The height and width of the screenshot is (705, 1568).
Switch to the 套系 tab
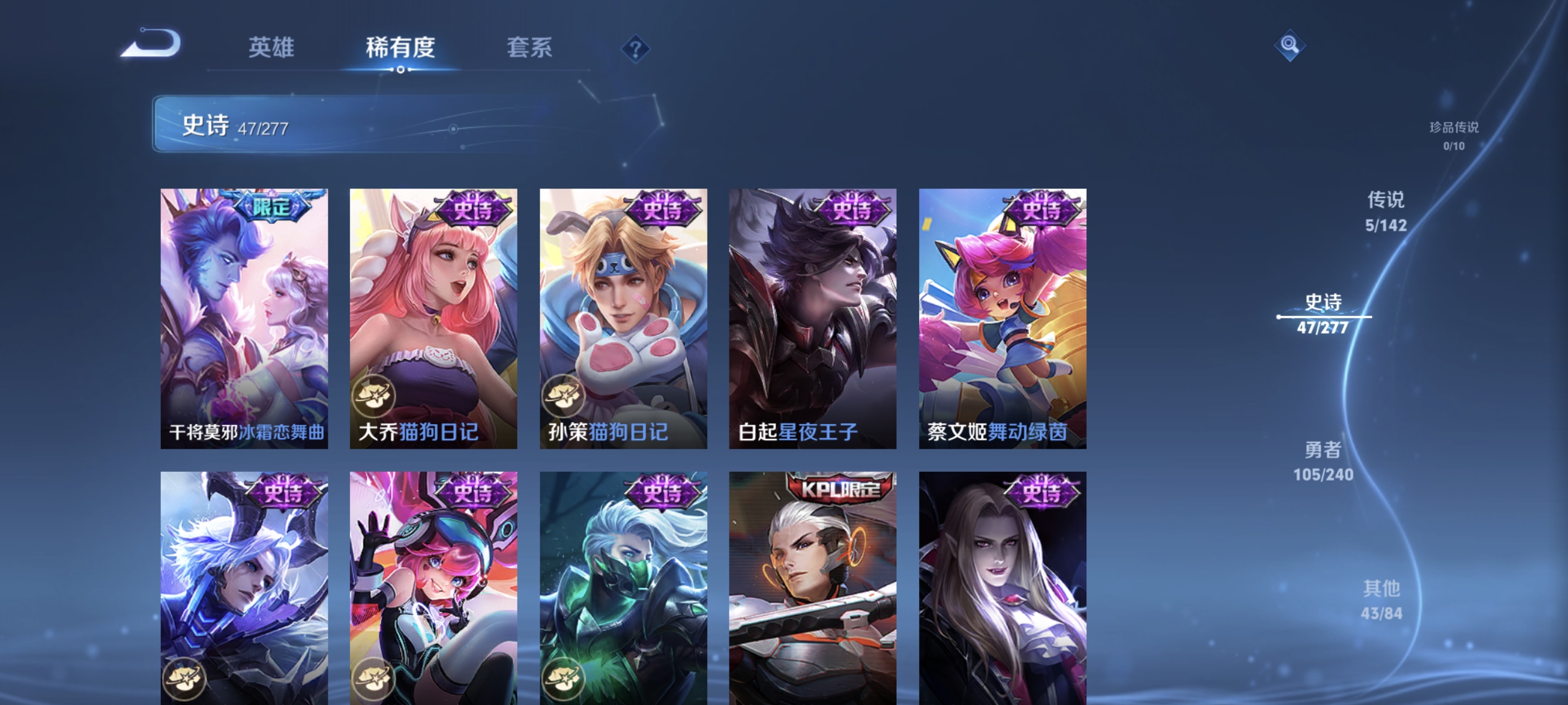530,48
